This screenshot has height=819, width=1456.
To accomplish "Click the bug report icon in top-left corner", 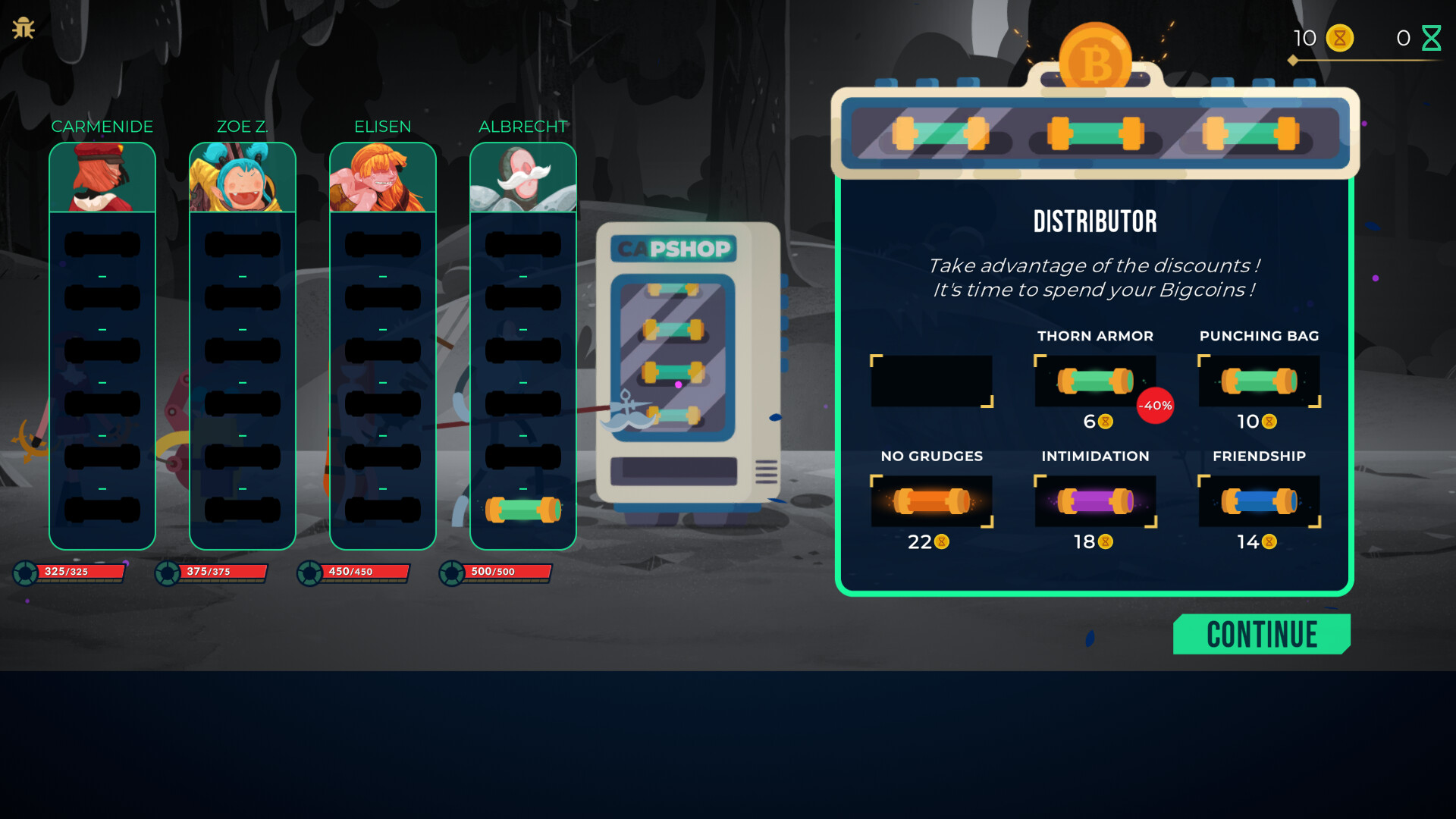I will (x=24, y=26).
